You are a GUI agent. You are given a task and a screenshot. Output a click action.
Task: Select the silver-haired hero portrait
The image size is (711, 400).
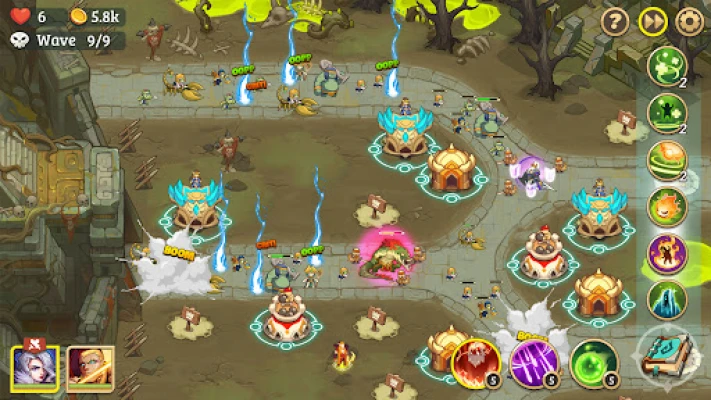[35, 369]
